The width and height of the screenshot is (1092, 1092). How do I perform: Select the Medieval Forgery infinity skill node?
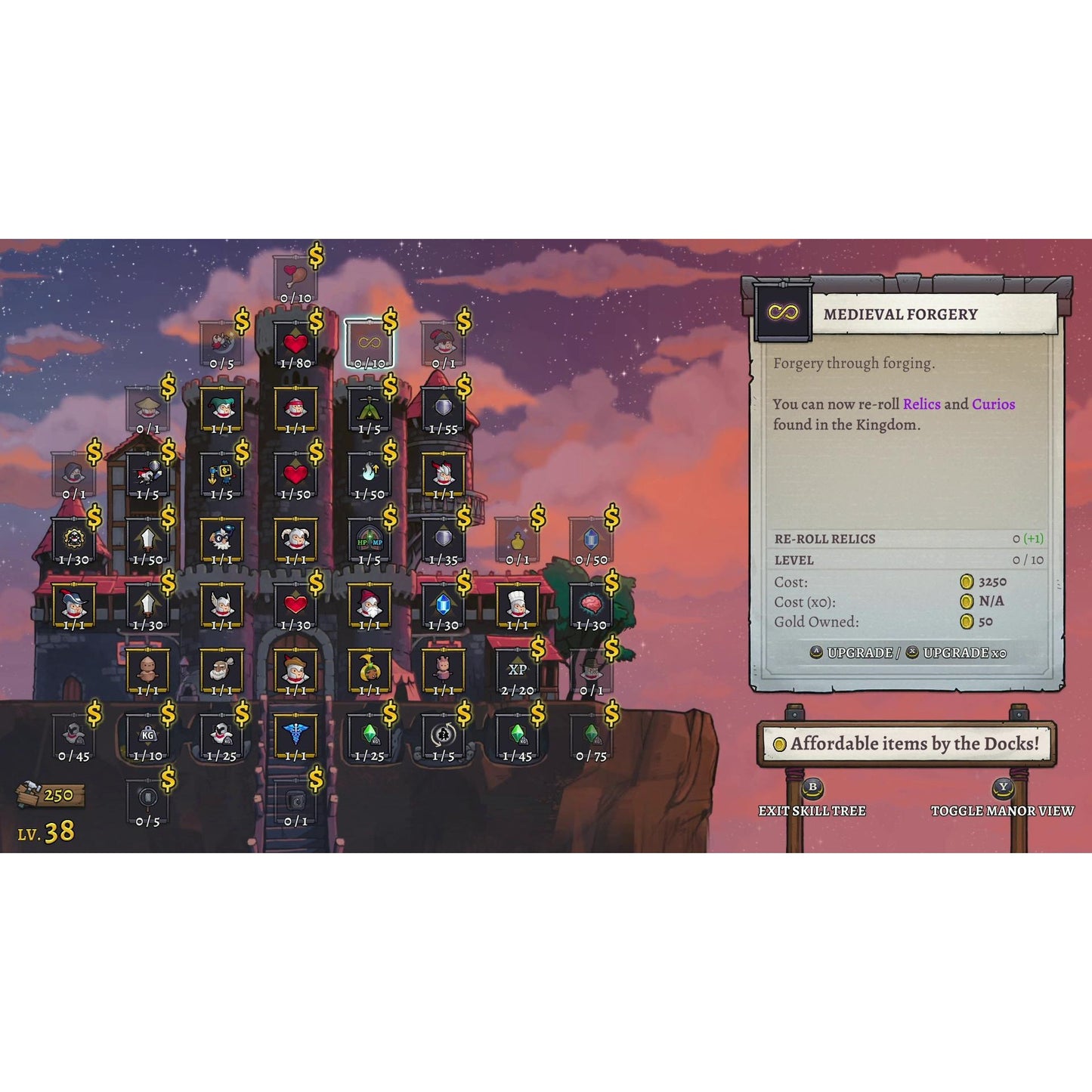tap(367, 341)
